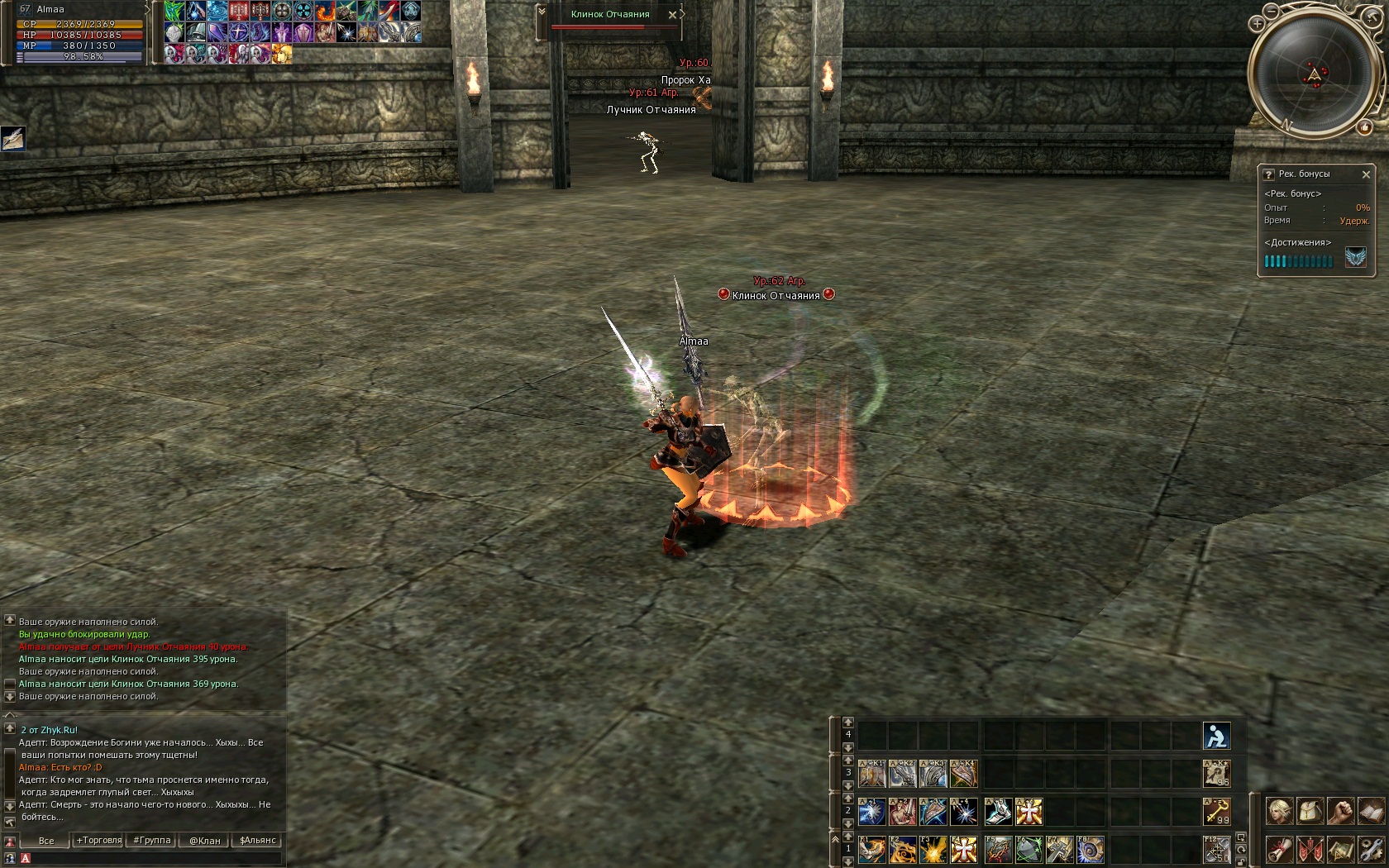Image resolution: width=1389 pixels, height=868 pixels.
Task: Zoom in the radar with the plus button
Action: (1258, 24)
